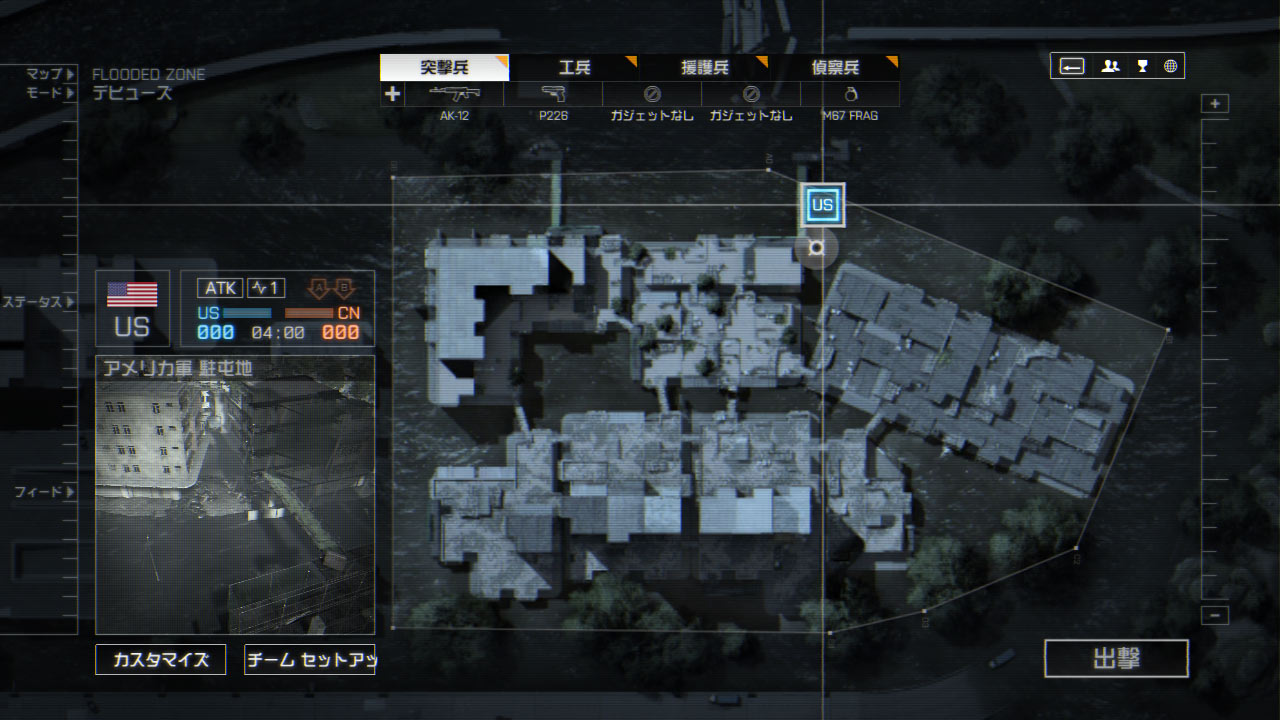Viewport: 1280px width, 720px height.
Task: Click the plus button beside the loadout
Action: [392, 94]
